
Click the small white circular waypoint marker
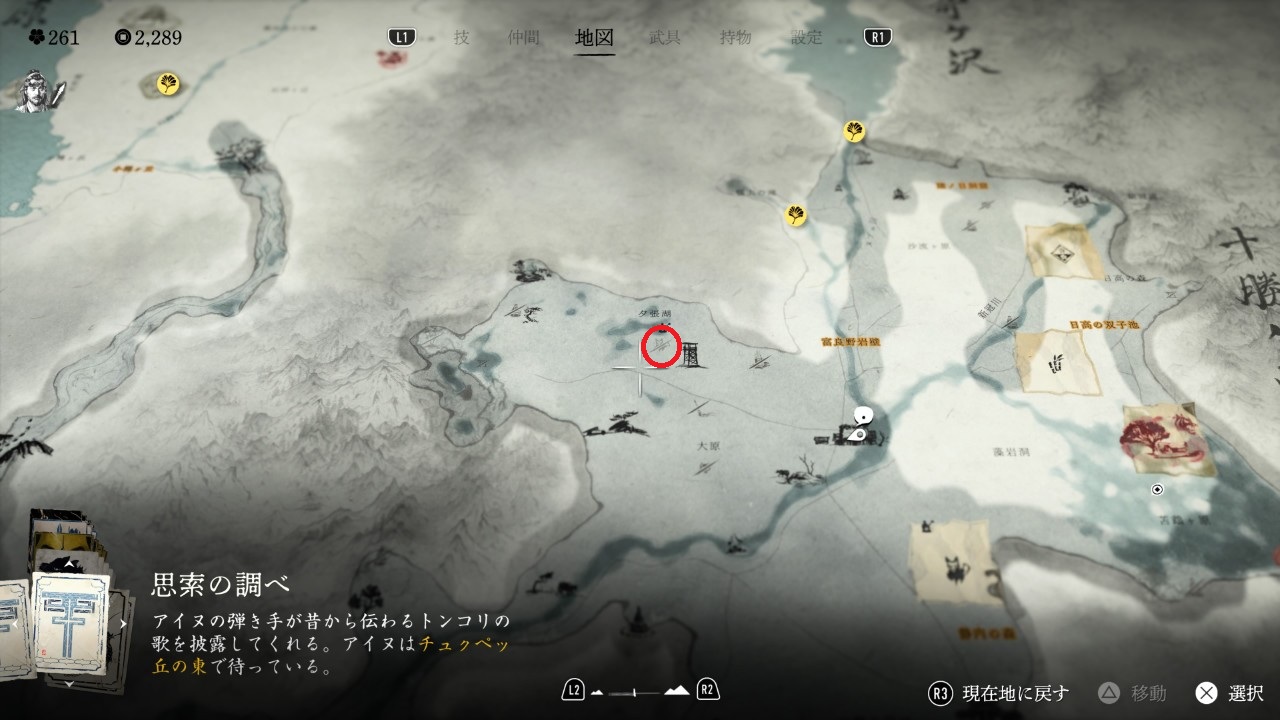tap(1157, 489)
